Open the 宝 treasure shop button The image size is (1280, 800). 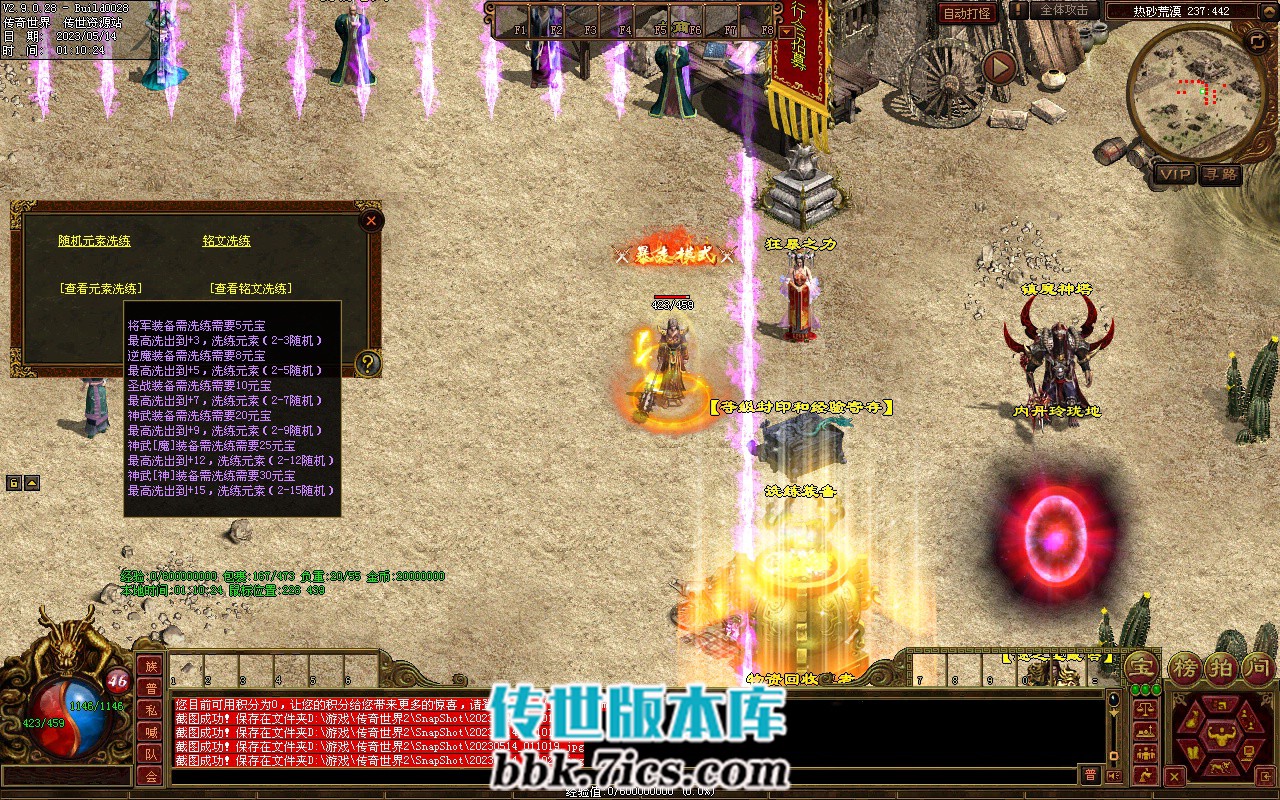pyautogui.click(x=1142, y=668)
